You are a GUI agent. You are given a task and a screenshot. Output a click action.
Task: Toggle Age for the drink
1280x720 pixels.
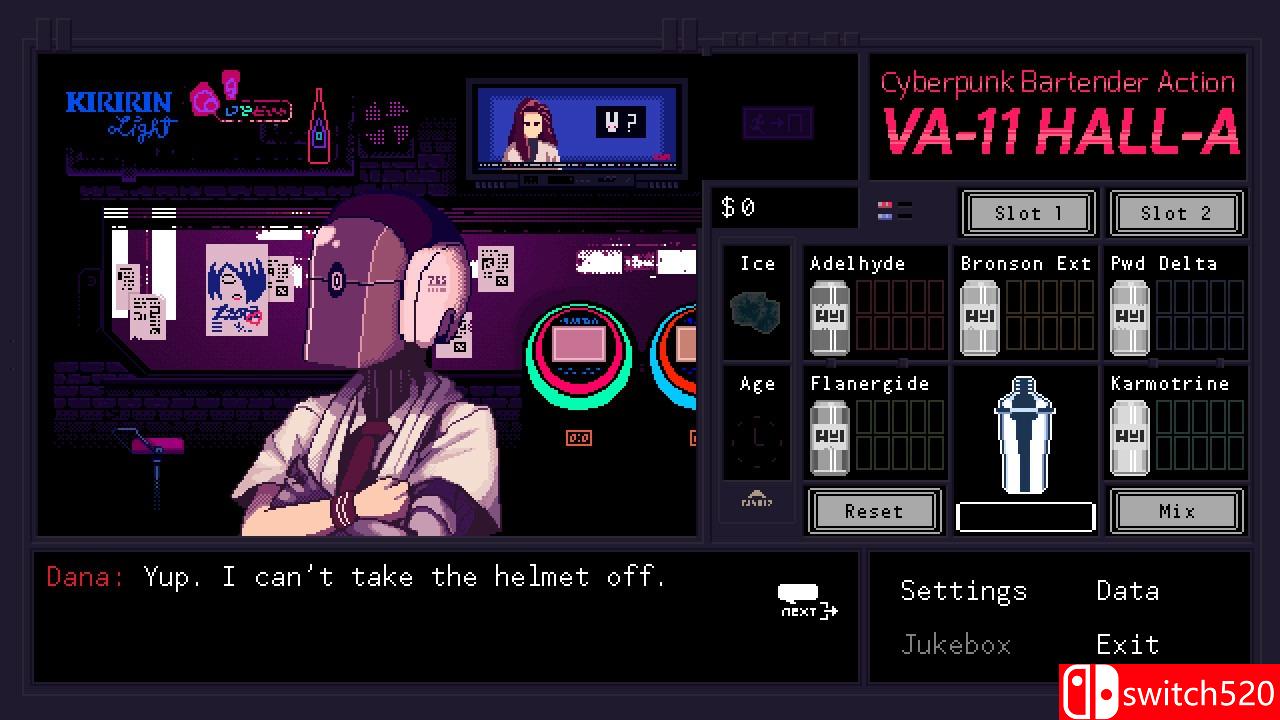[x=757, y=425]
